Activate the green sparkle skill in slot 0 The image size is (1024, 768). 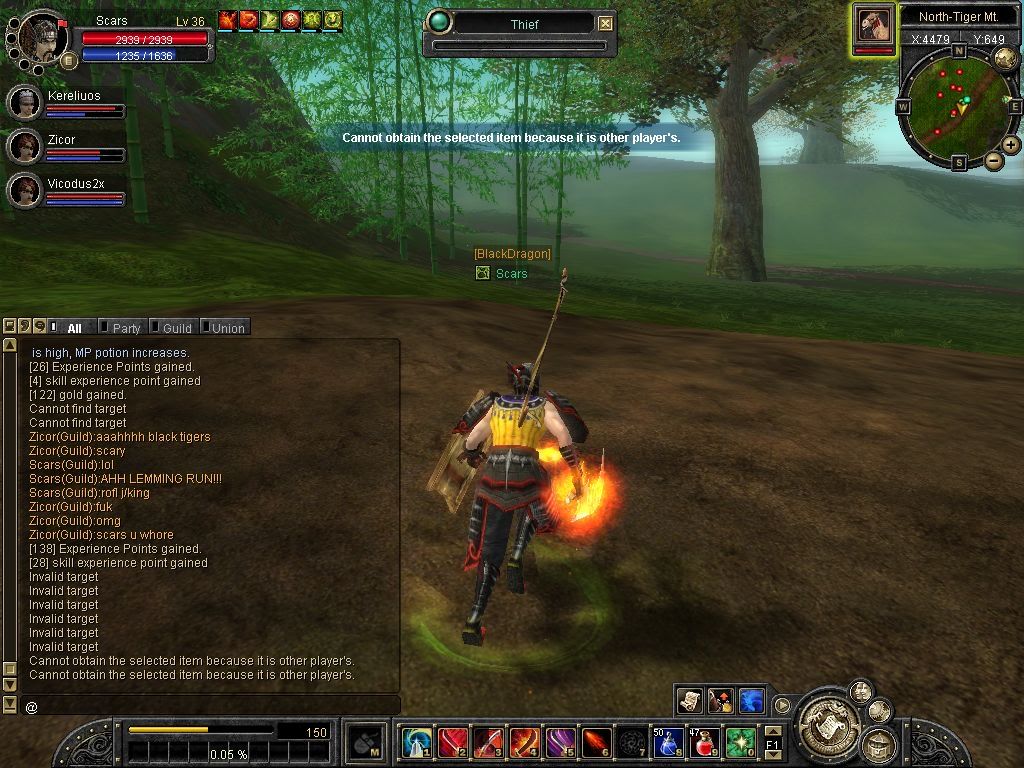coord(740,742)
